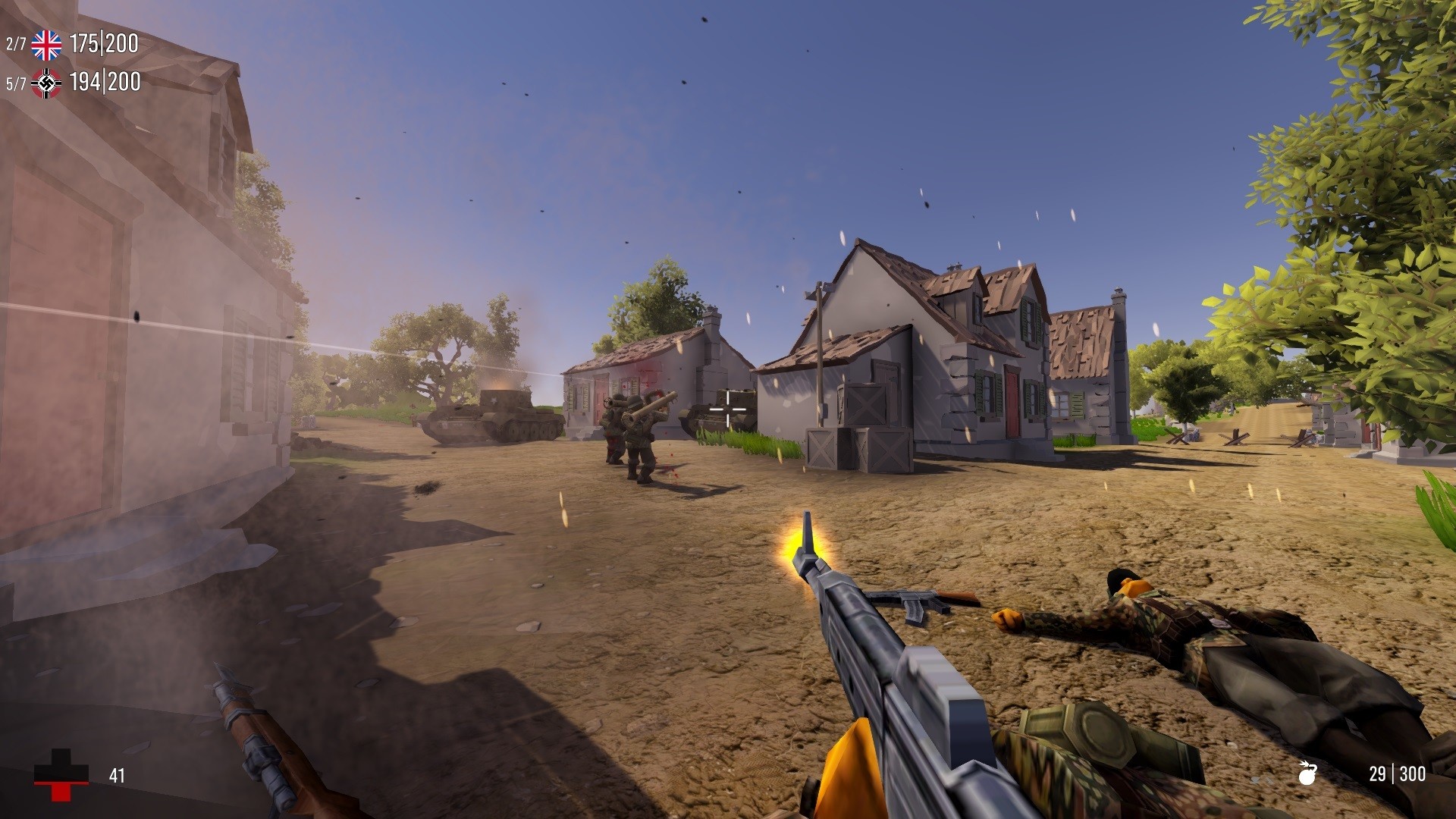Click the telegraph pole beside the farmhouse

pos(821,349)
